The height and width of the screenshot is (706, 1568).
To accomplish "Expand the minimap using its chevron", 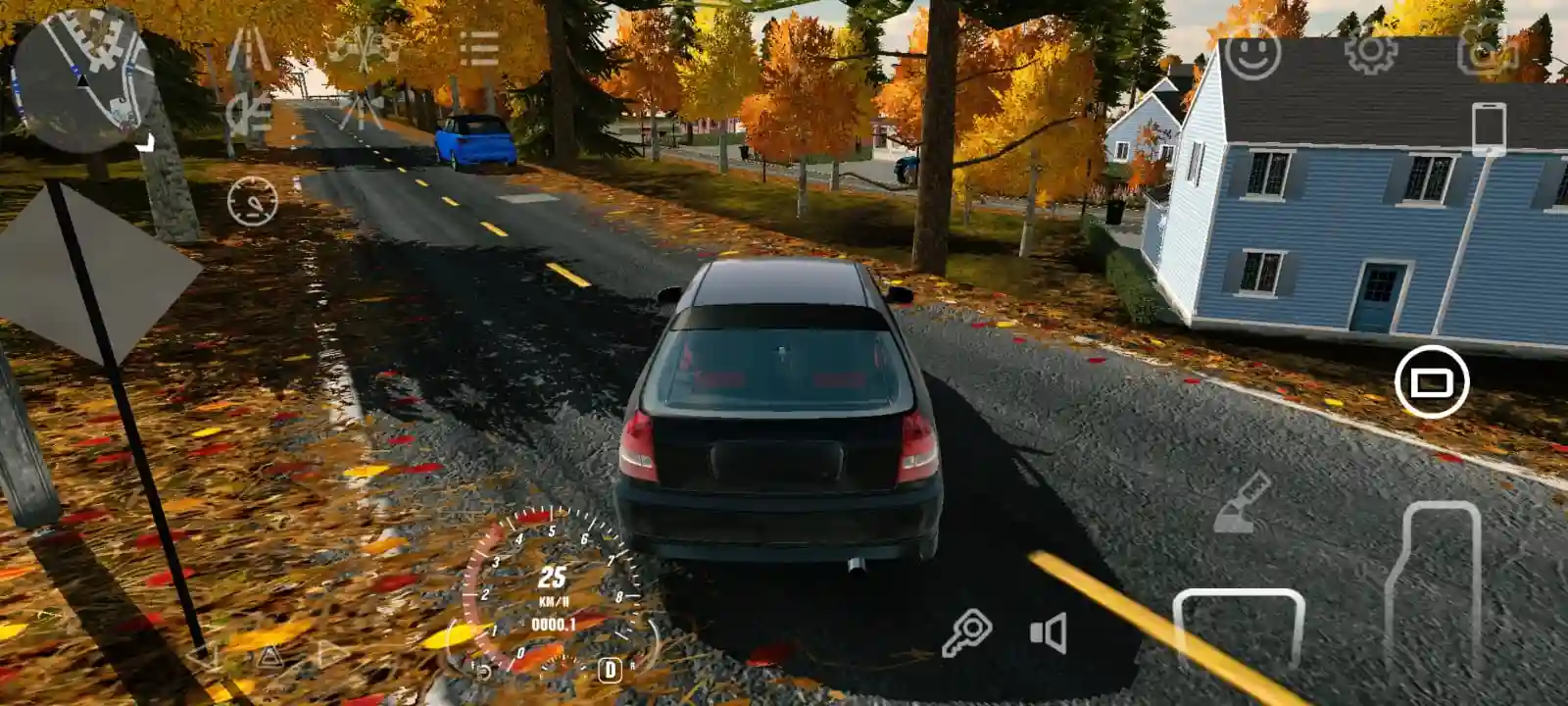I will coord(147,142).
